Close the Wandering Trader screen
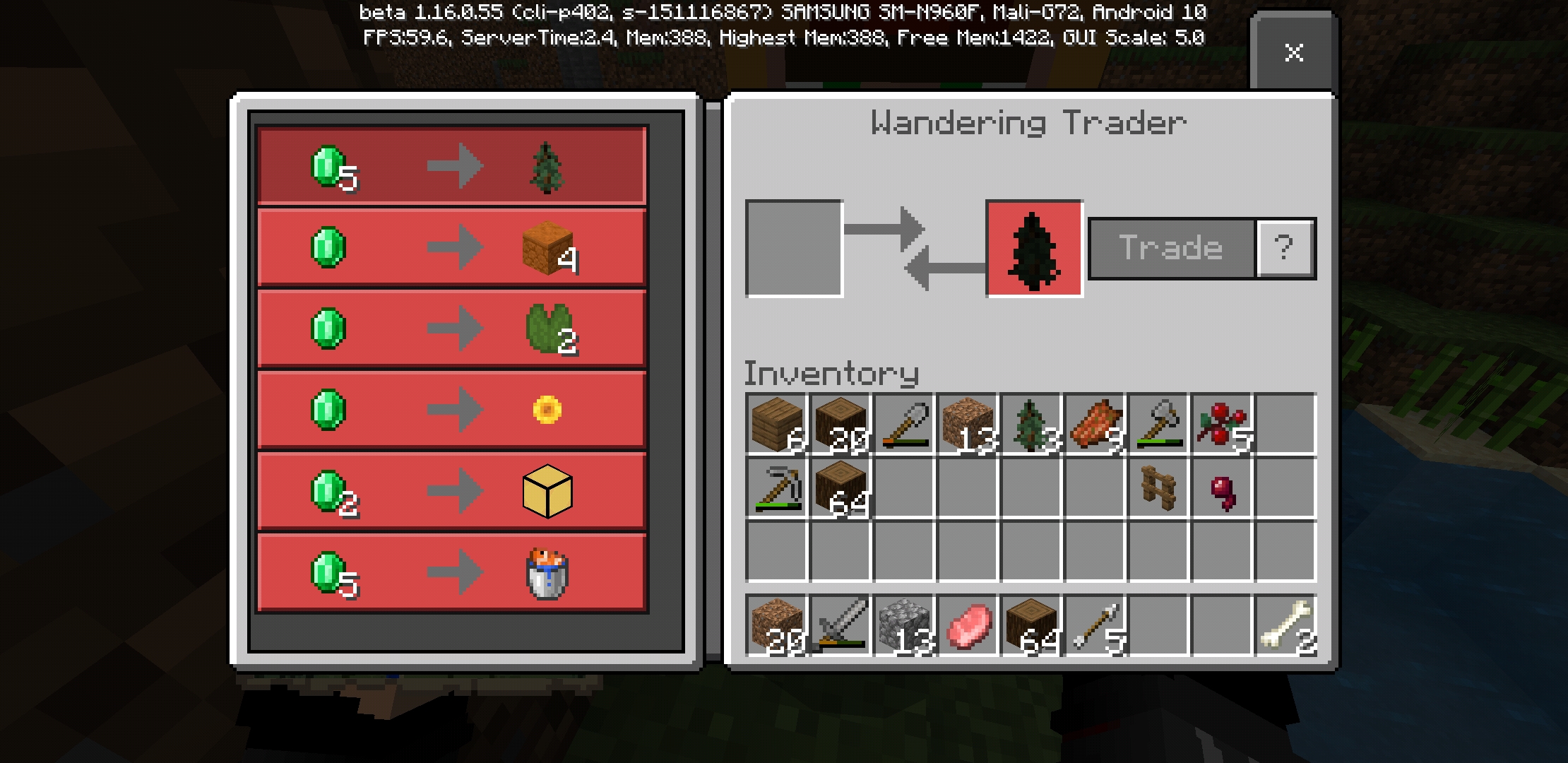The width and height of the screenshot is (1568, 763). coord(1294,53)
